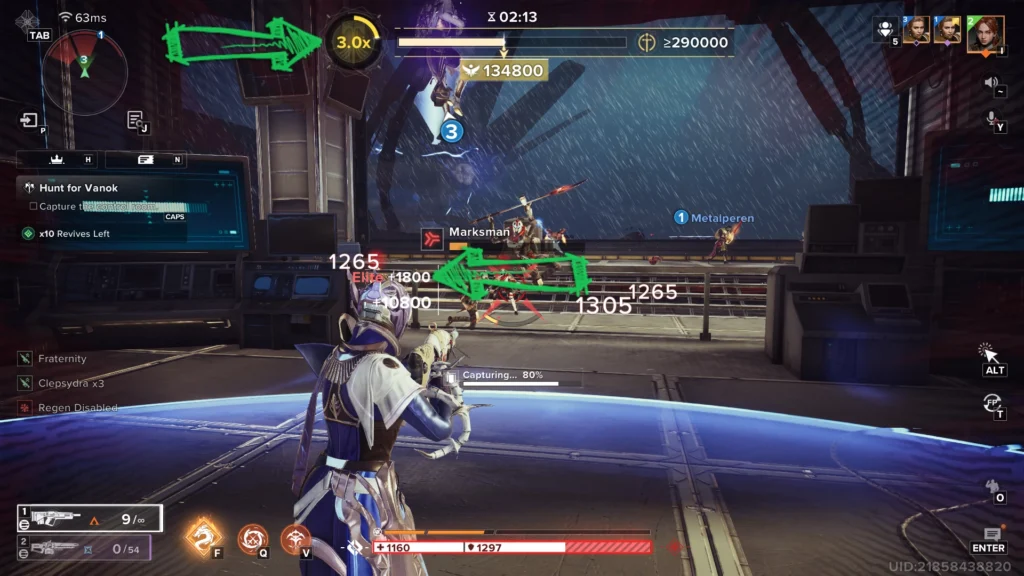Open the mission log list icon
1024x576 pixels.
pyautogui.click(x=135, y=120)
